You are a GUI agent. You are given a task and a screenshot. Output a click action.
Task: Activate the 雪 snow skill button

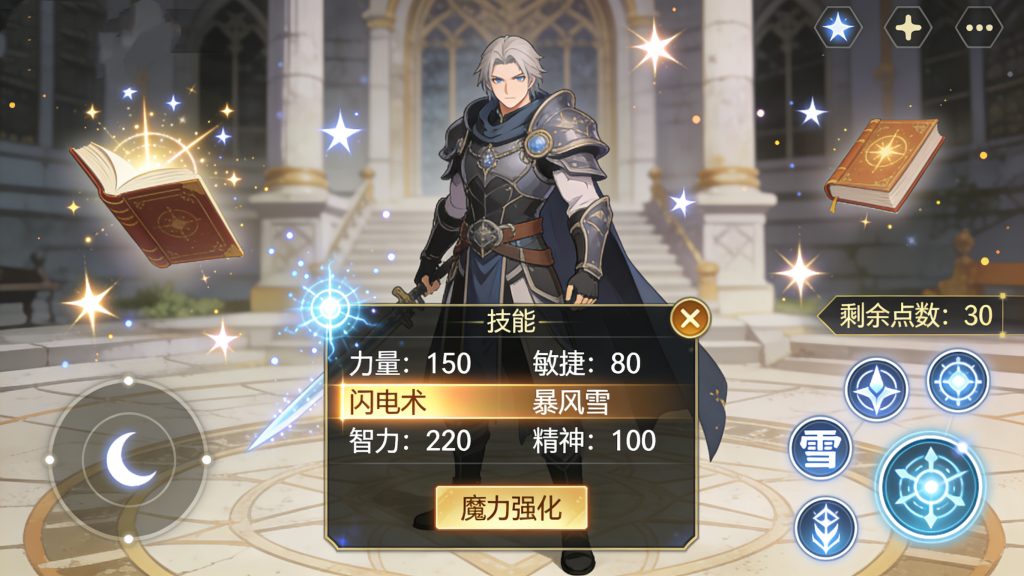coord(821,448)
